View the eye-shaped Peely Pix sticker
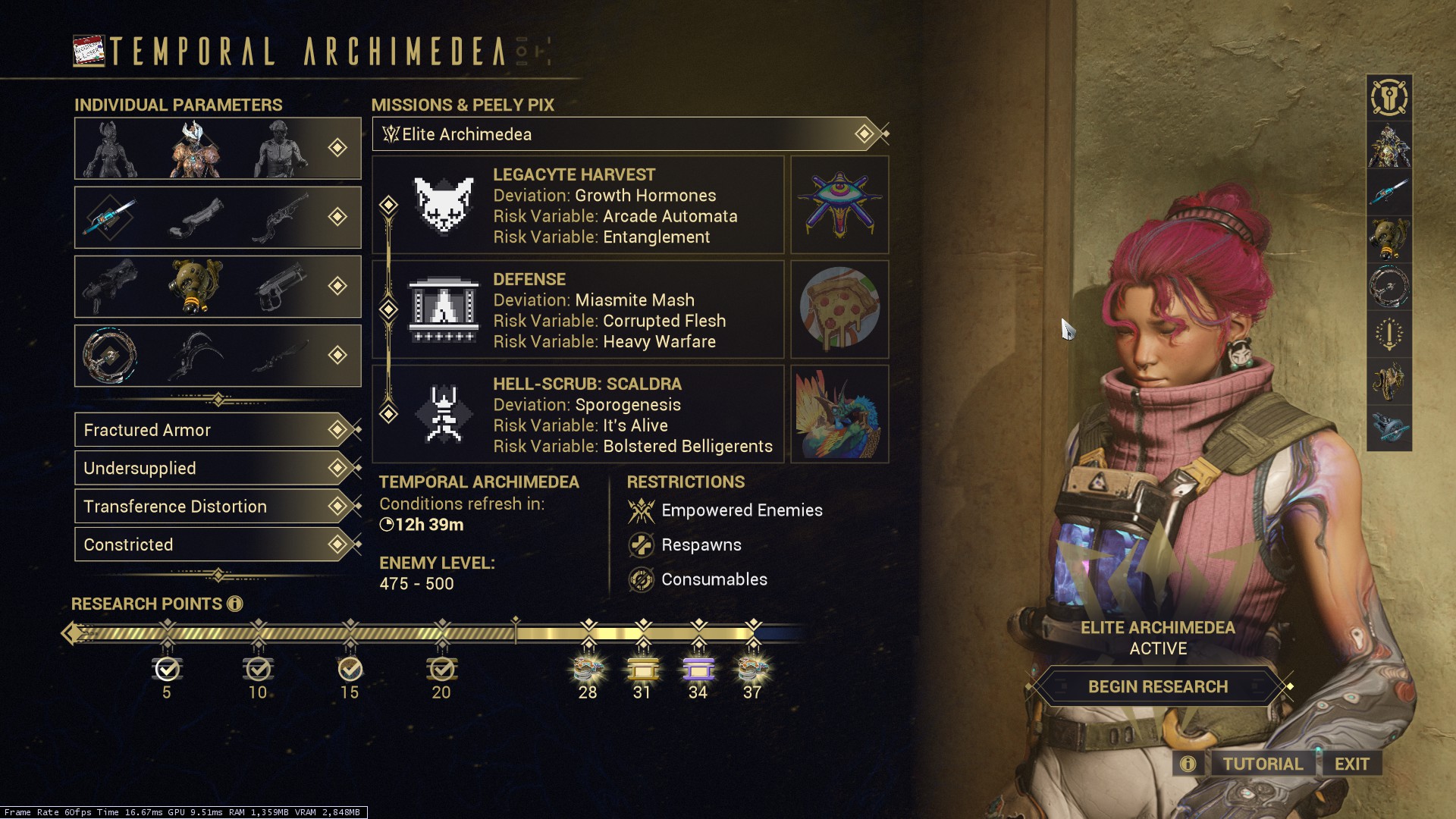 839,206
